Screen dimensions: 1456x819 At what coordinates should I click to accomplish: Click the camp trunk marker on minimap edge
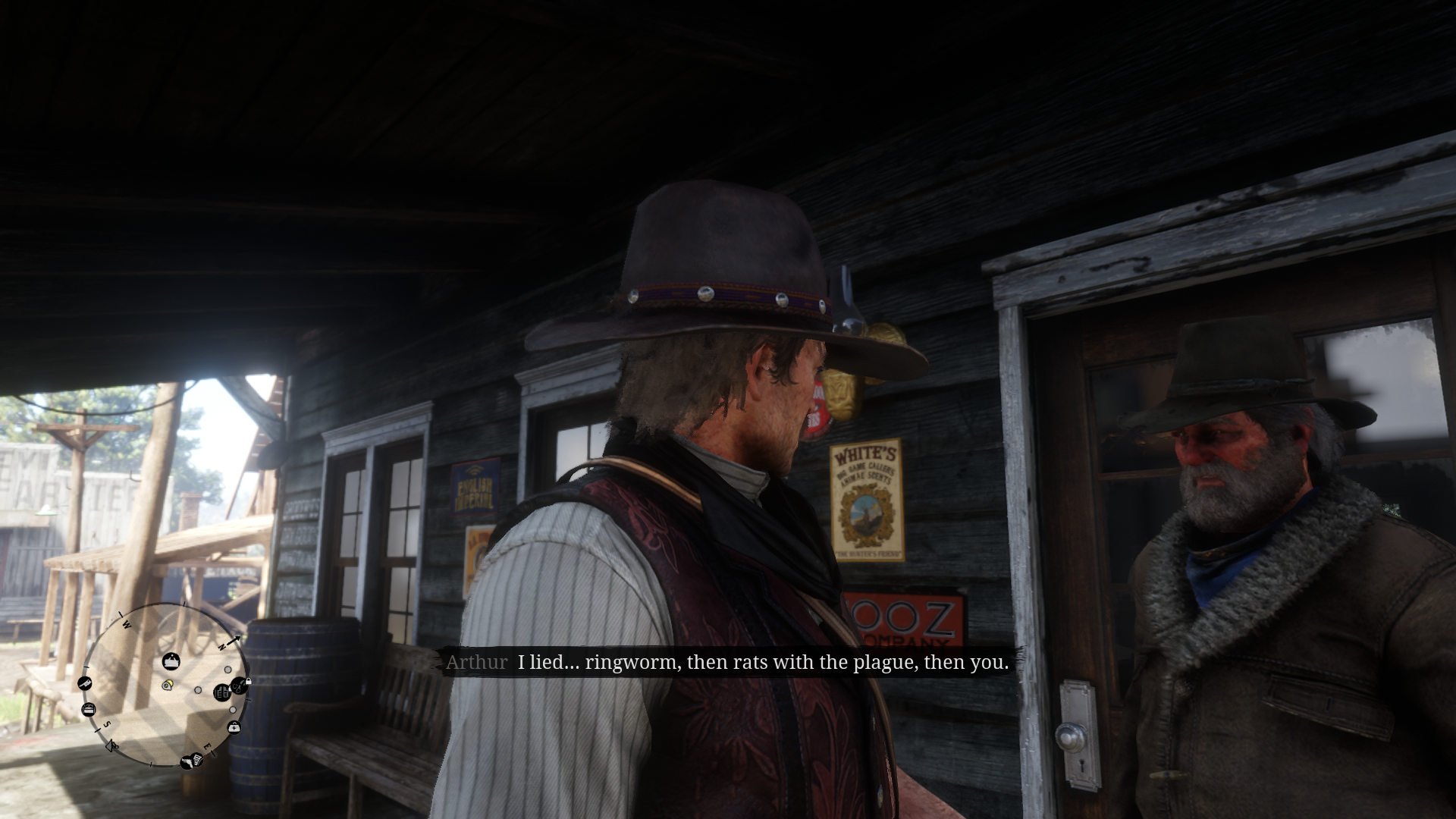tap(89, 710)
